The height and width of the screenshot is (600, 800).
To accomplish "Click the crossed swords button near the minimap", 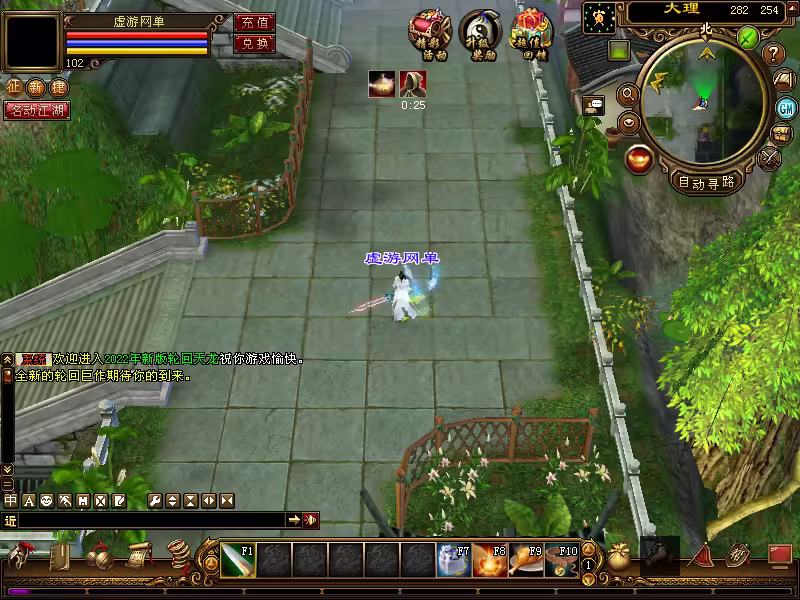I will (770, 158).
